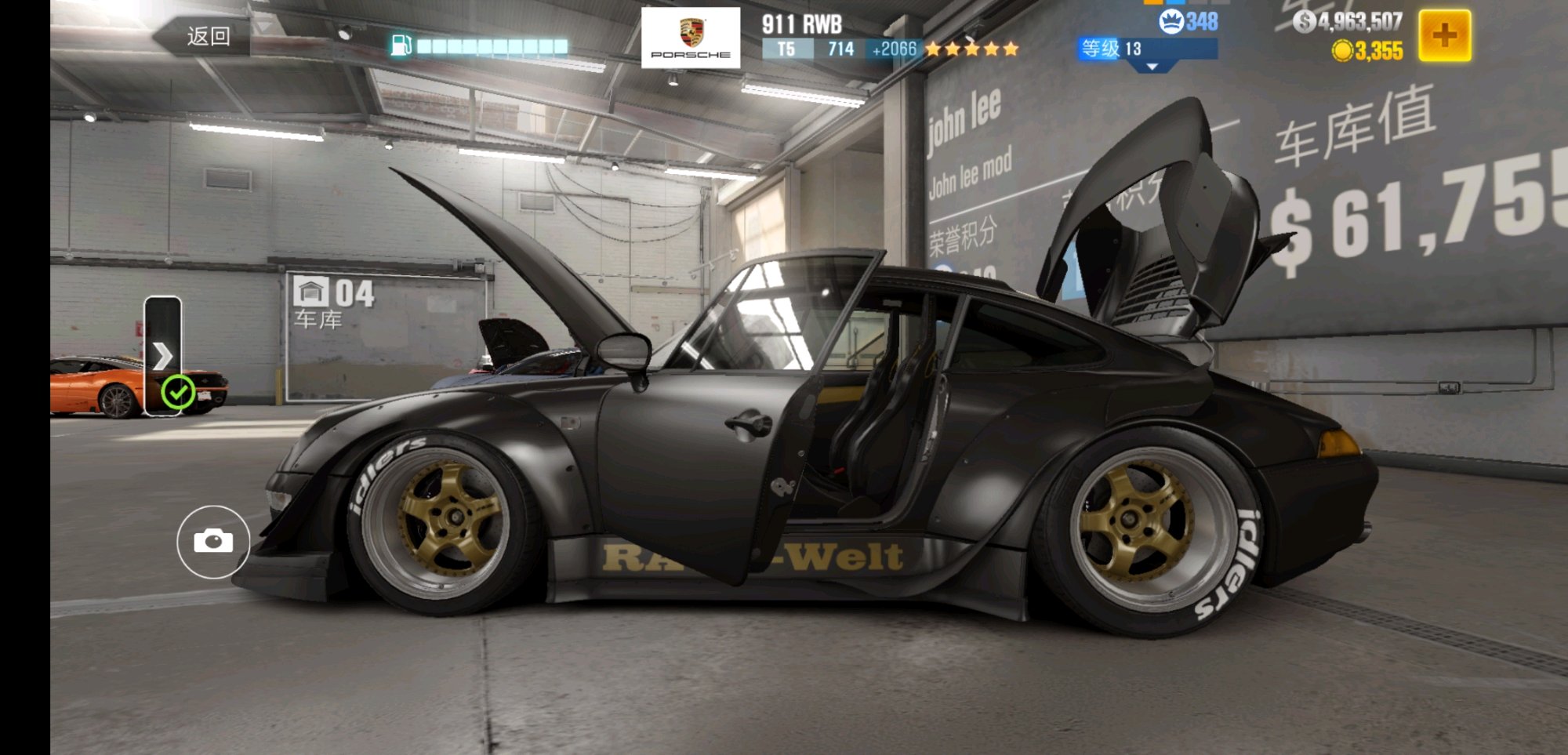Open the fuel gauge indicator
Viewport: 1568px width, 755px height.
(480, 46)
